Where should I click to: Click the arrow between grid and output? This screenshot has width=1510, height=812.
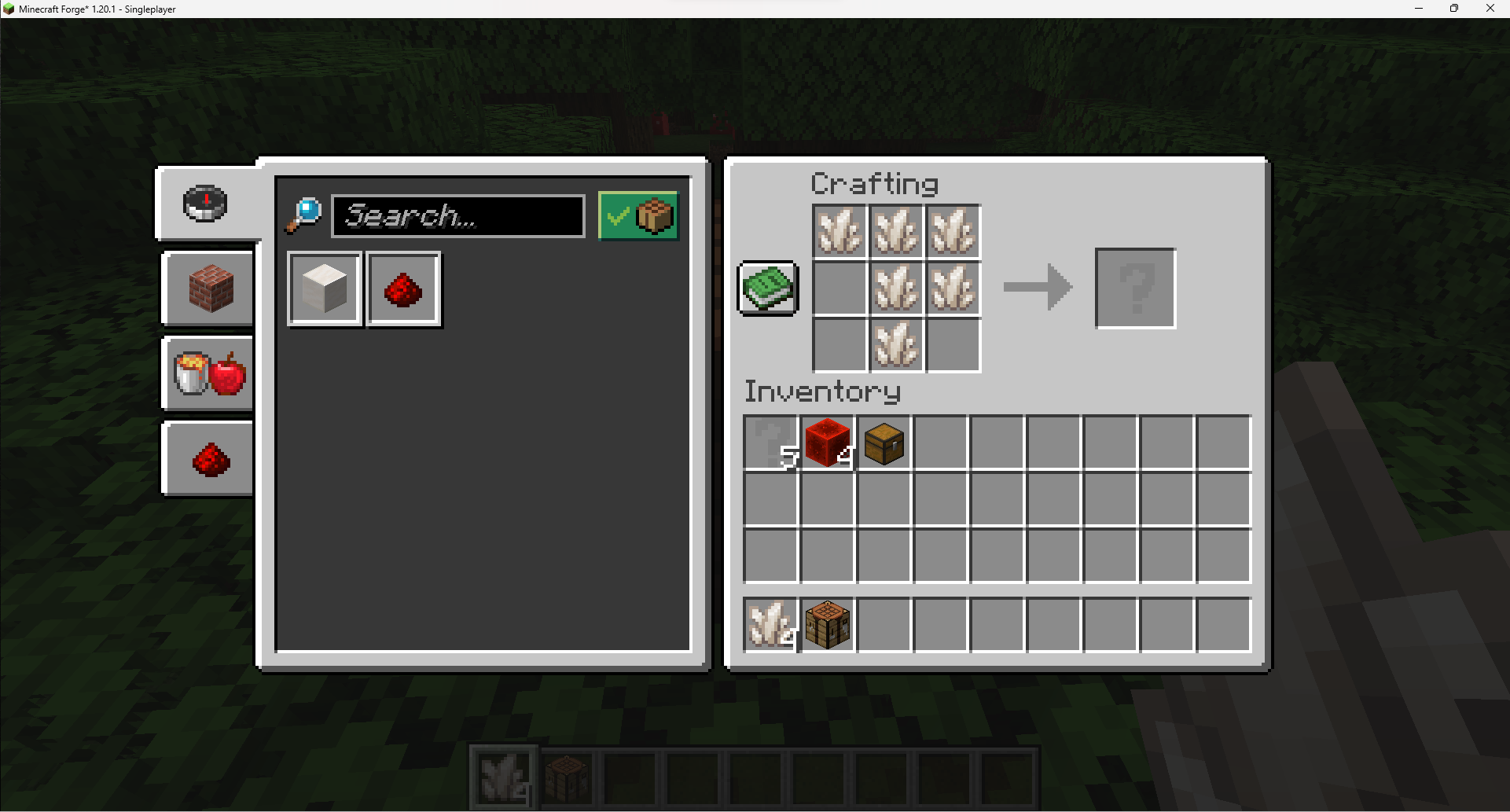tap(1038, 288)
